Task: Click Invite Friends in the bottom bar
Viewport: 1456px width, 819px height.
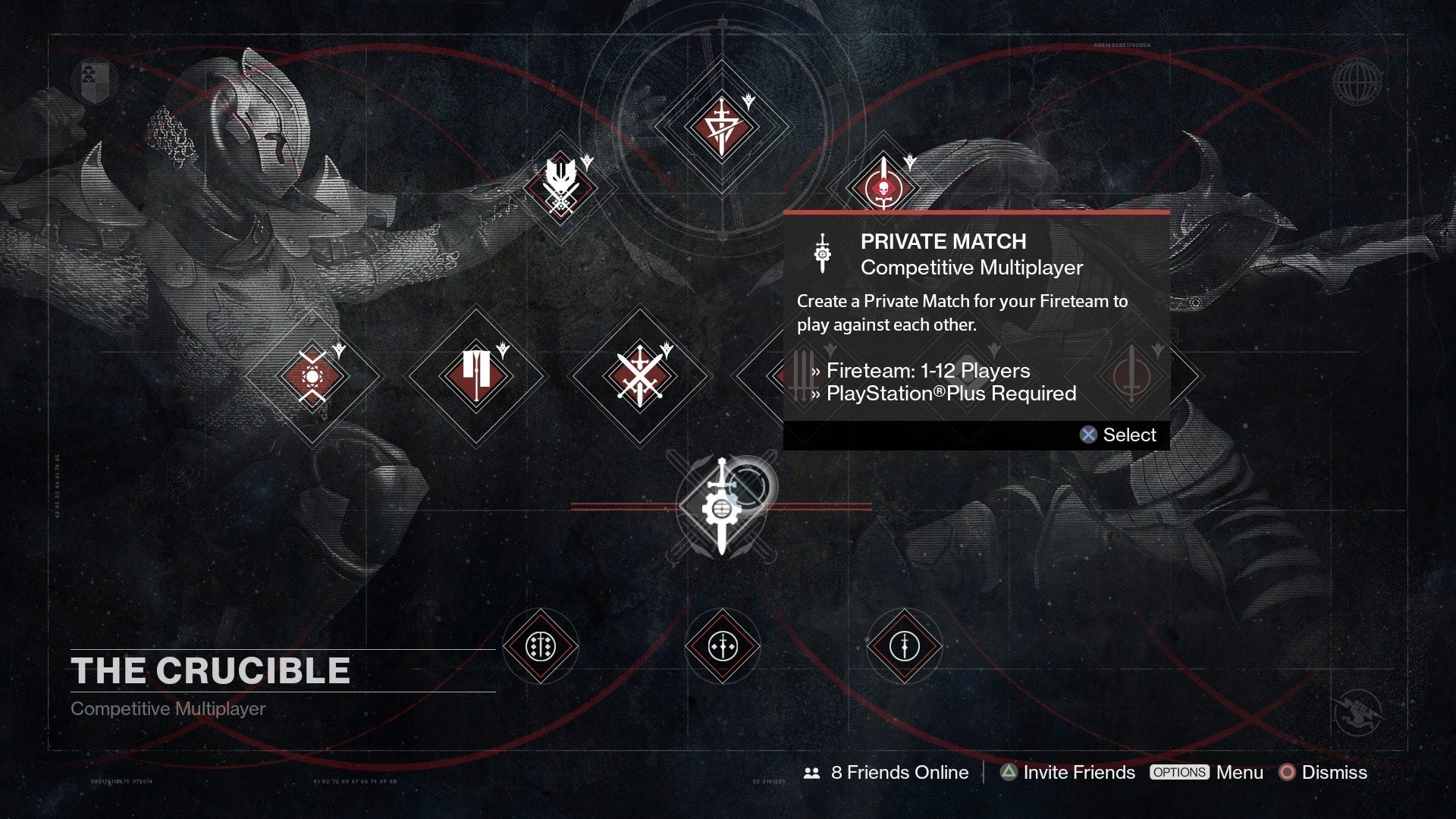Action: [1077, 772]
